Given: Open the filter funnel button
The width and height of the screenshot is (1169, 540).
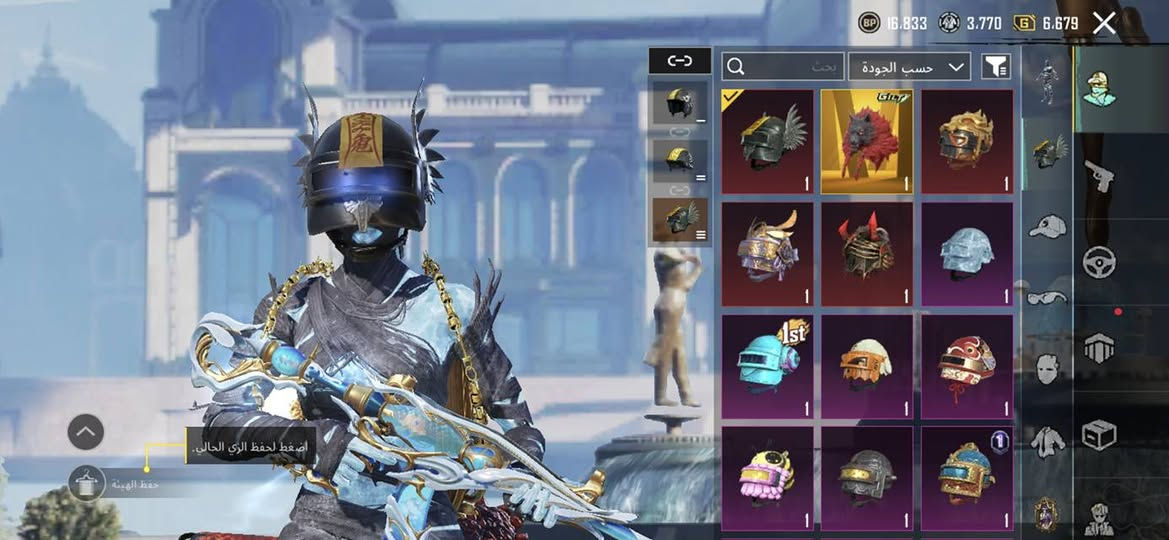Looking at the screenshot, I should click(x=996, y=67).
